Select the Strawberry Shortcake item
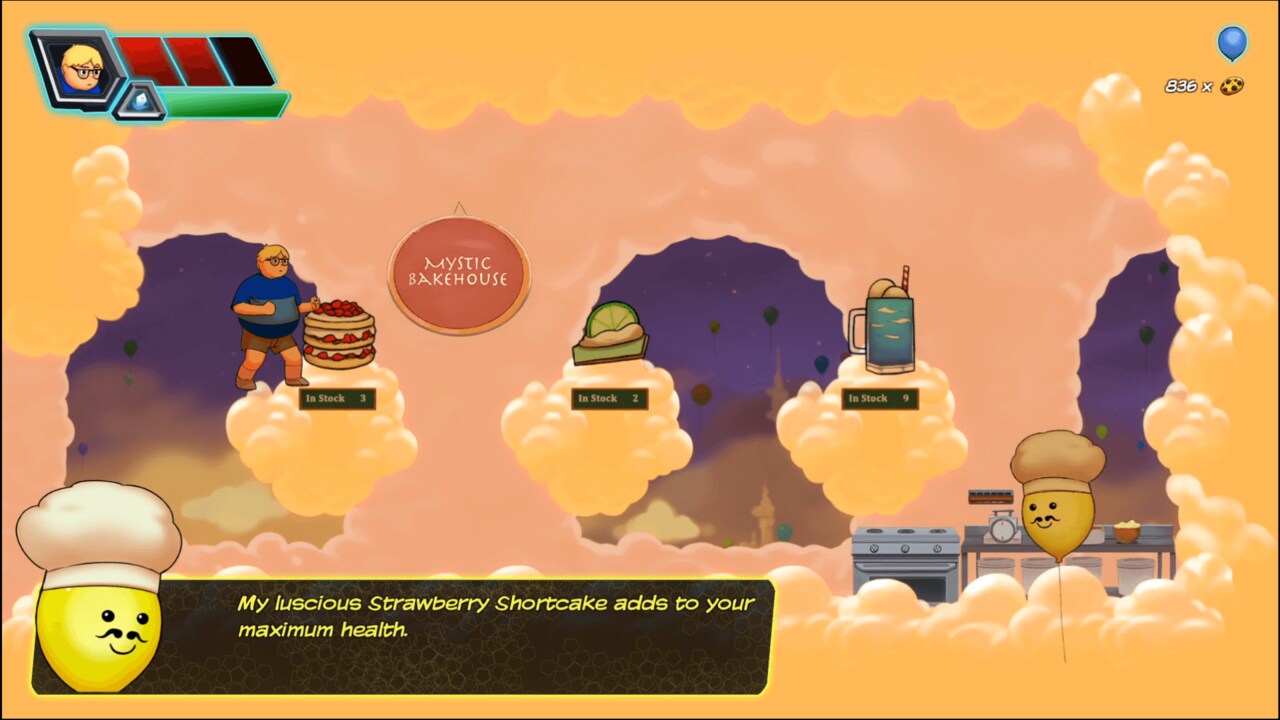The width and height of the screenshot is (1280, 720). (339, 335)
